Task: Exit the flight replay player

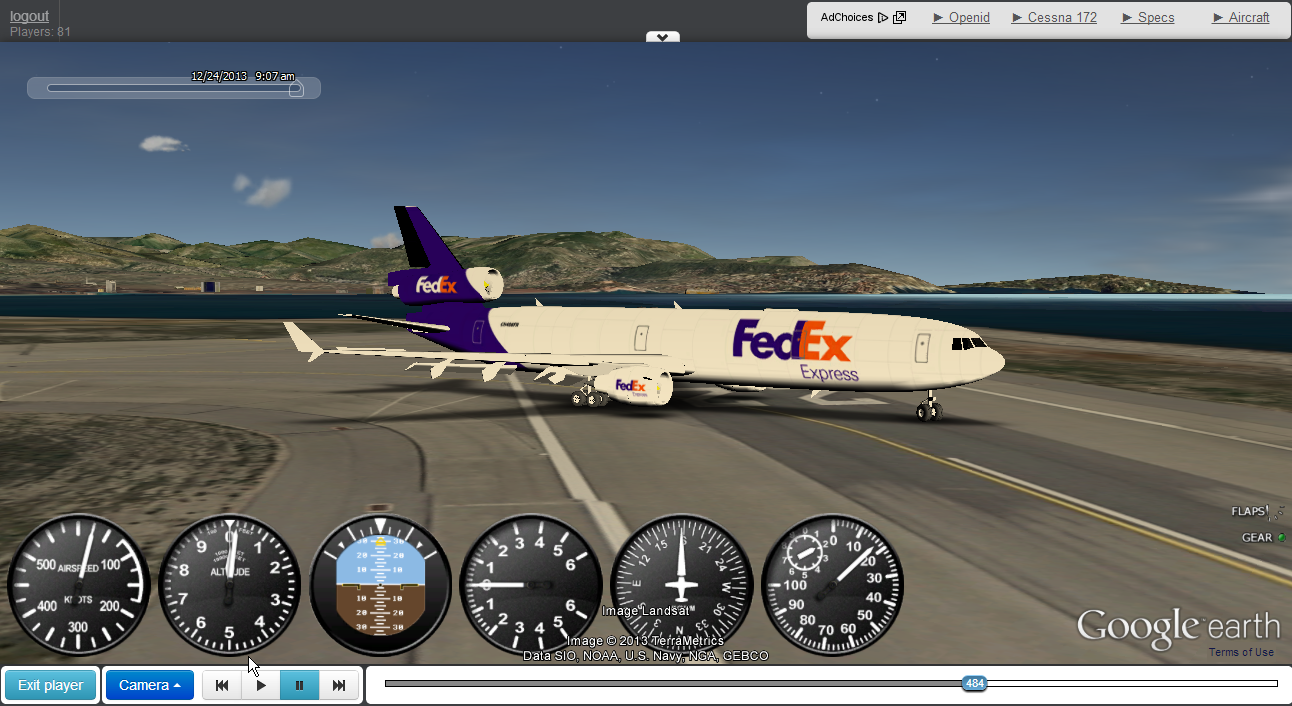Action: tap(50, 685)
